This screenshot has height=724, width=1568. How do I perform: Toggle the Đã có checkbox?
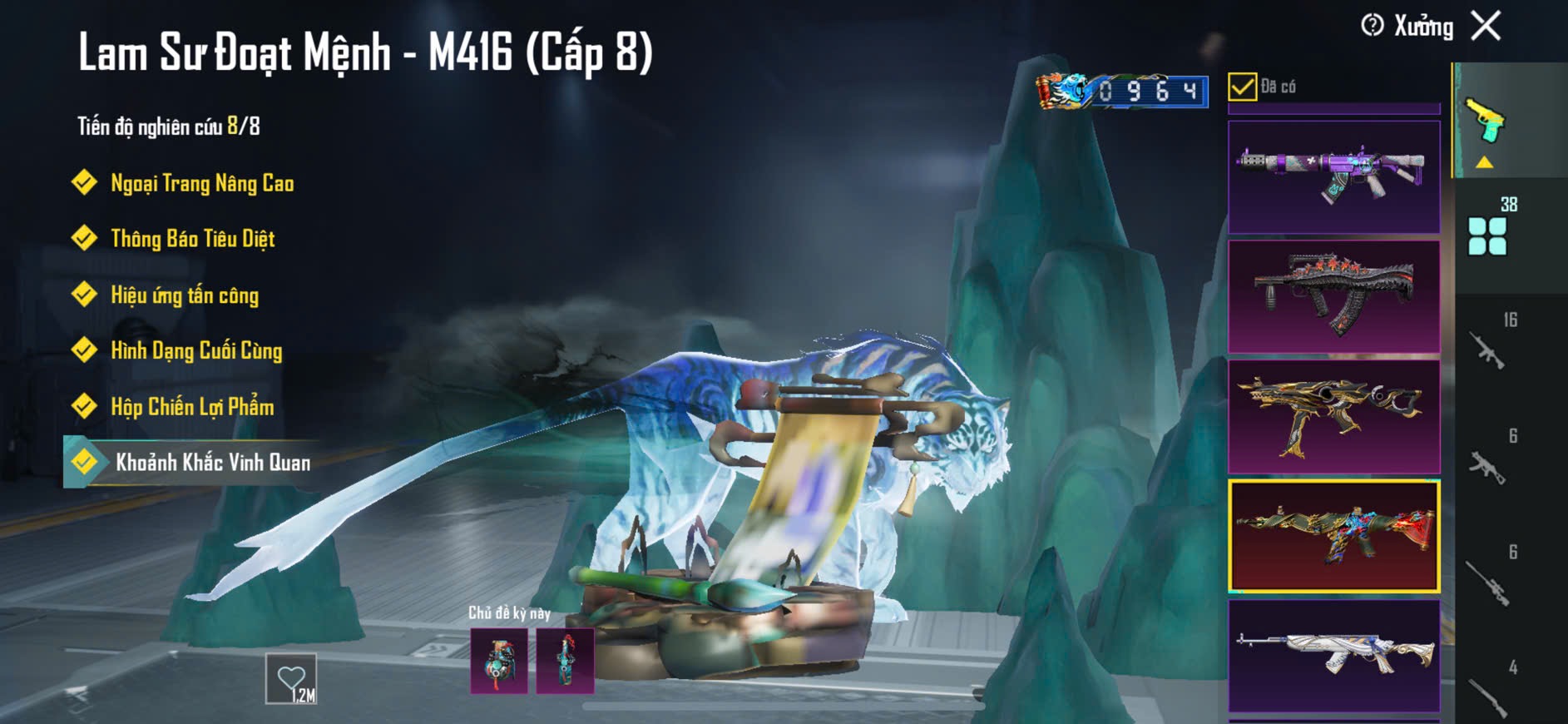point(1242,87)
